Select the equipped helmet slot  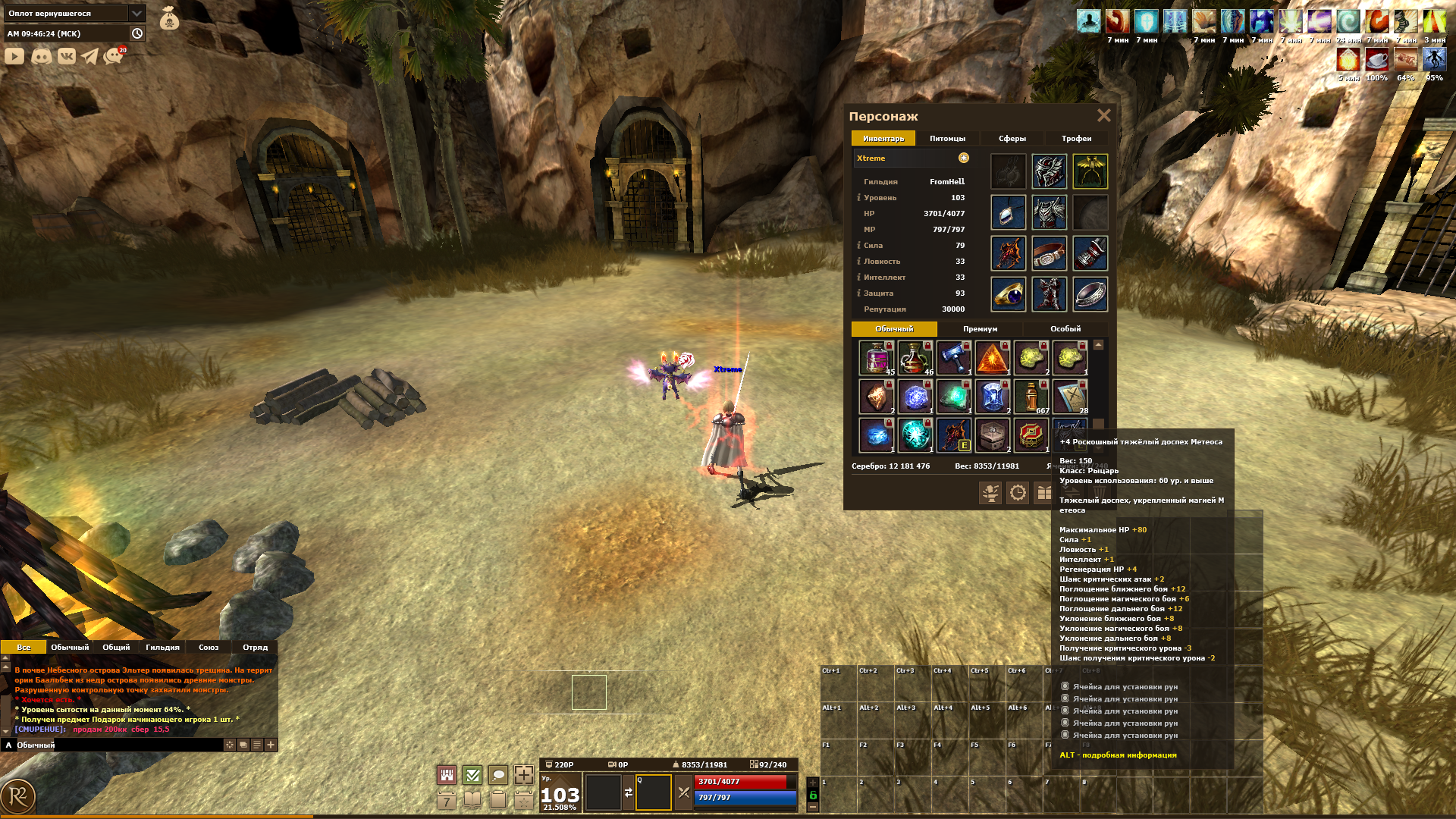click(1049, 172)
